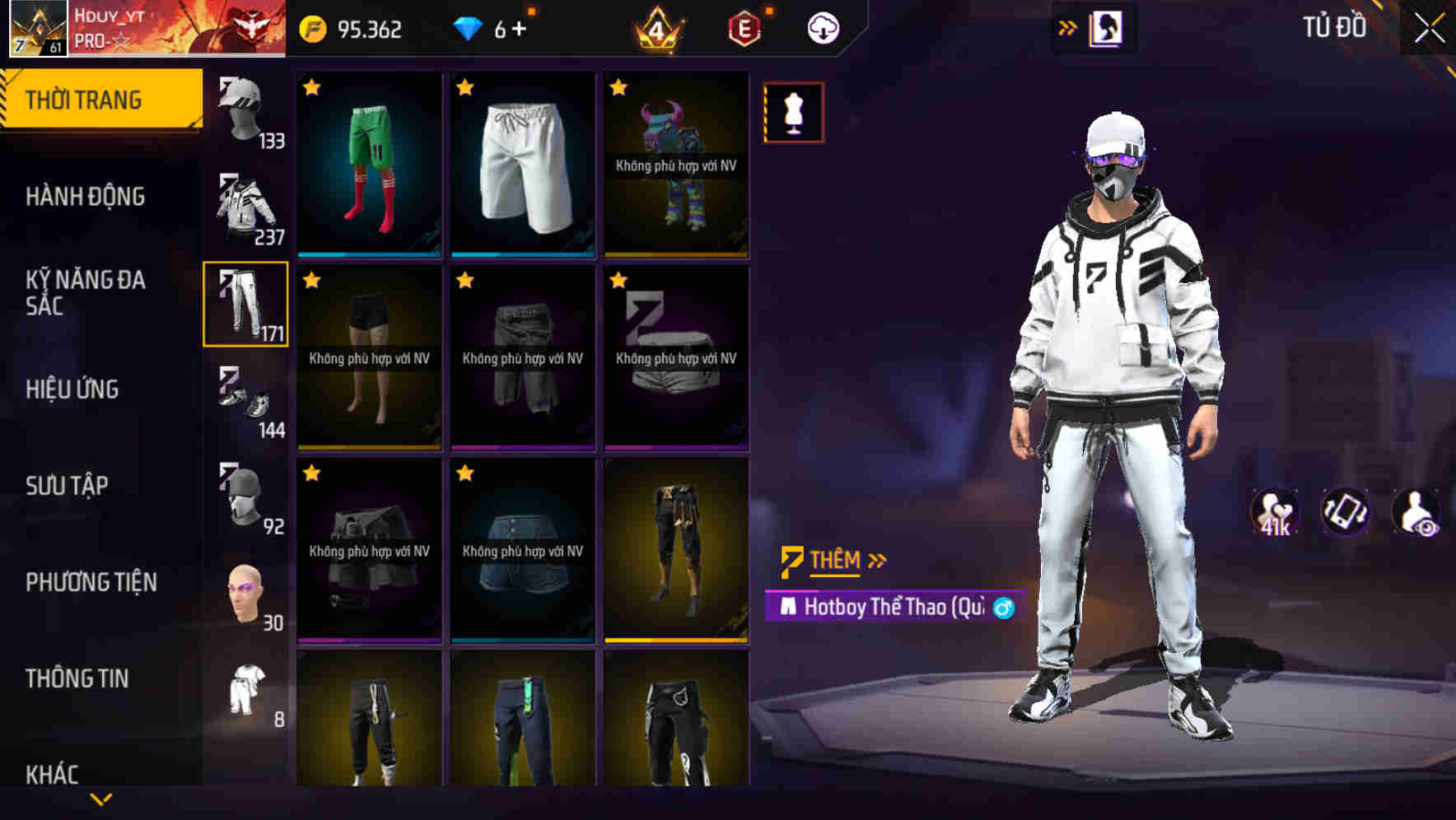Click the double chevron beside the wardrobe icon
Image resolution: width=1456 pixels, height=820 pixels.
pyautogui.click(x=1068, y=26)
